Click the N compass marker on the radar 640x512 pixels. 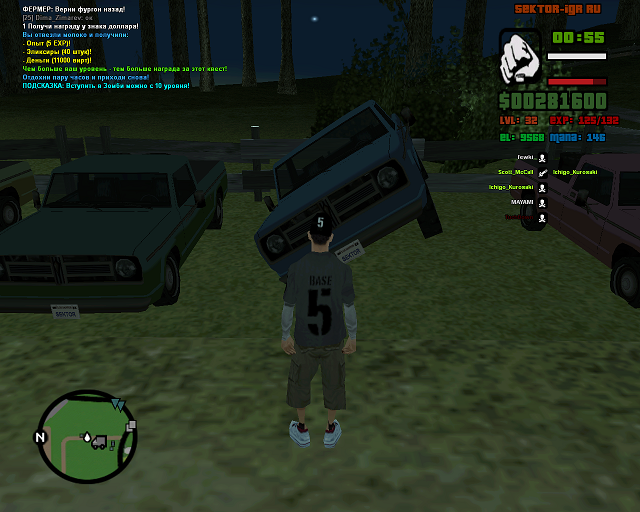[40, 437]
